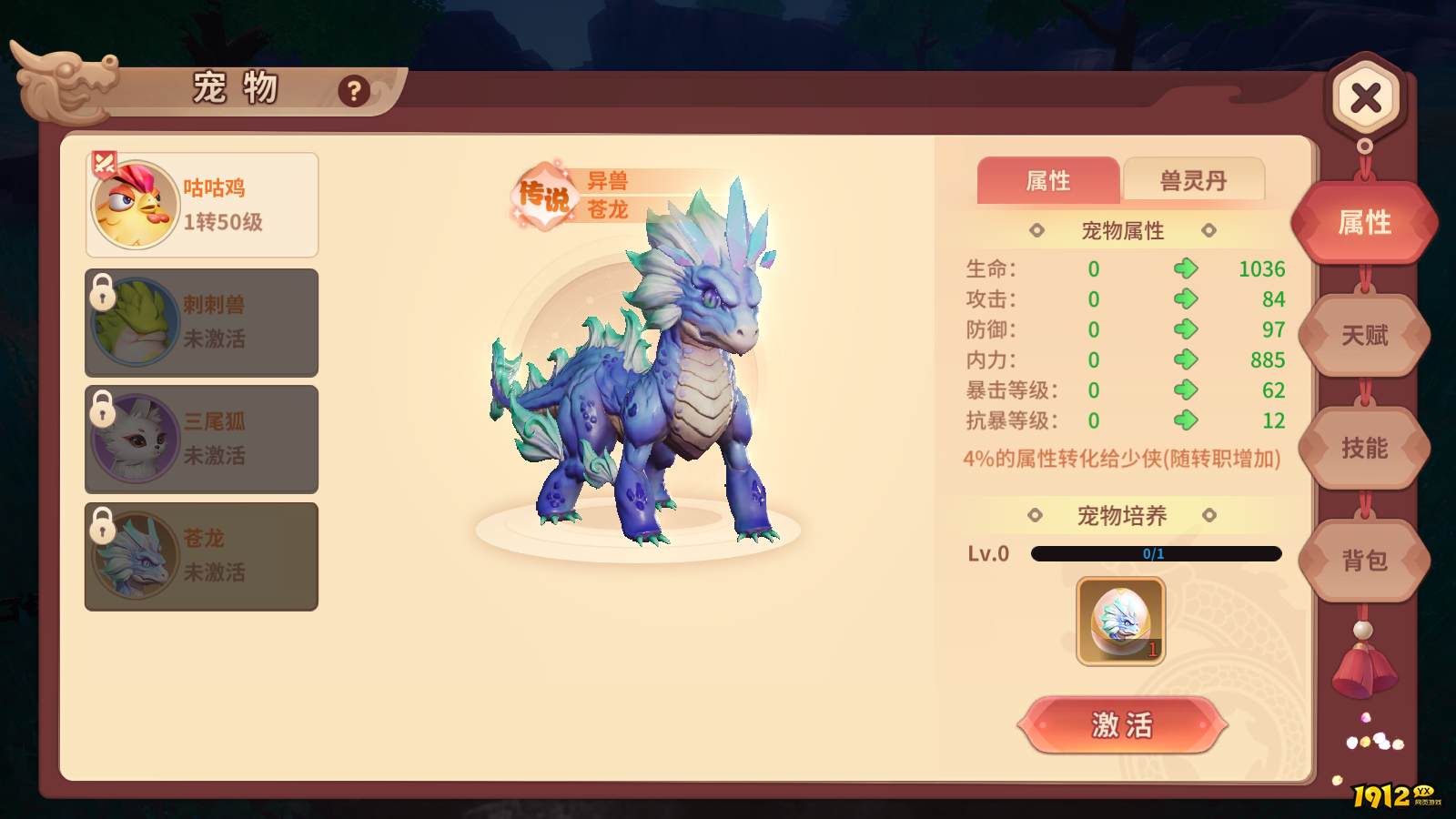This screenshot has height=819, width=1456.
Task: Select the 苍龙 pet egg item
Action: (1120, 622)
